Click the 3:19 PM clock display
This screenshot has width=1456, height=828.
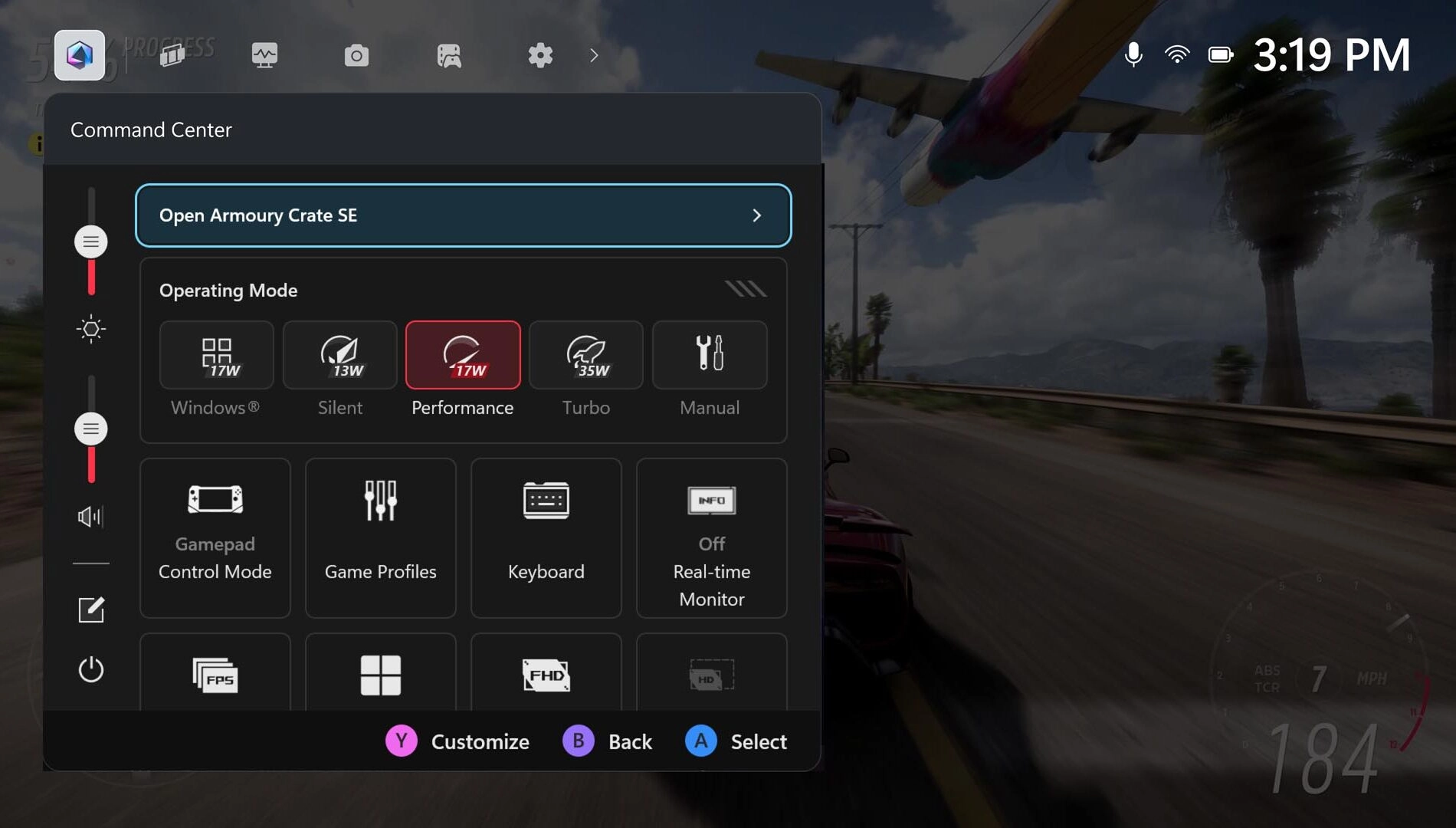(1333, 54)
